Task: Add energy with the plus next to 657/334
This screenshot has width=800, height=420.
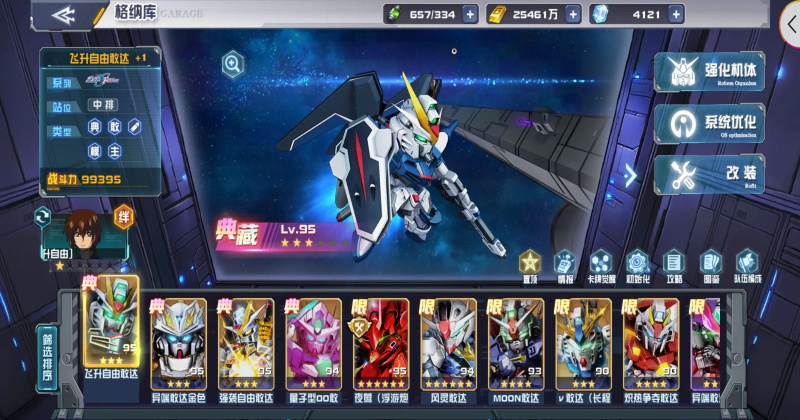Action: click(469, 15)
